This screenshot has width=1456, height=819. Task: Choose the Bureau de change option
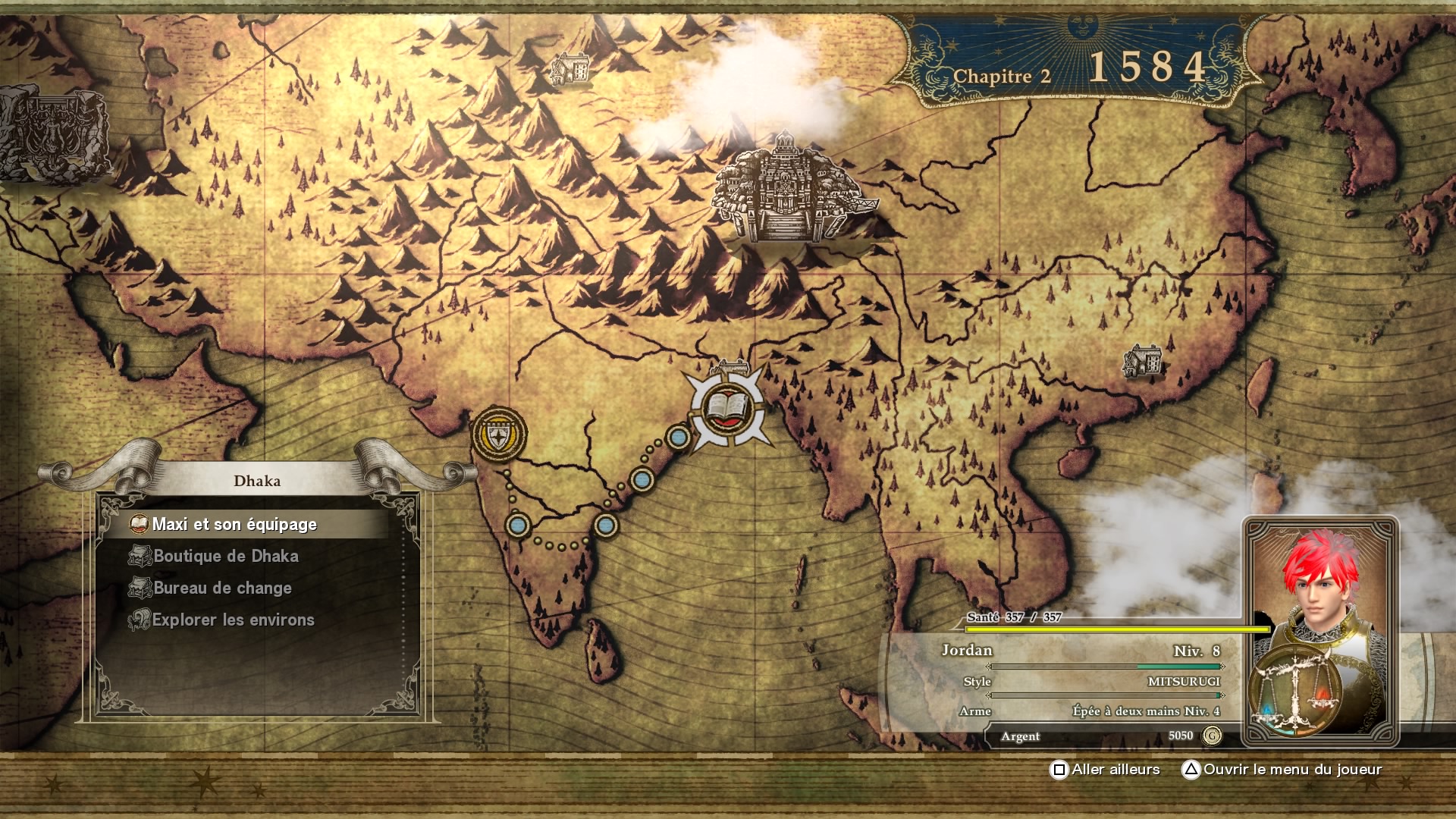222,588
